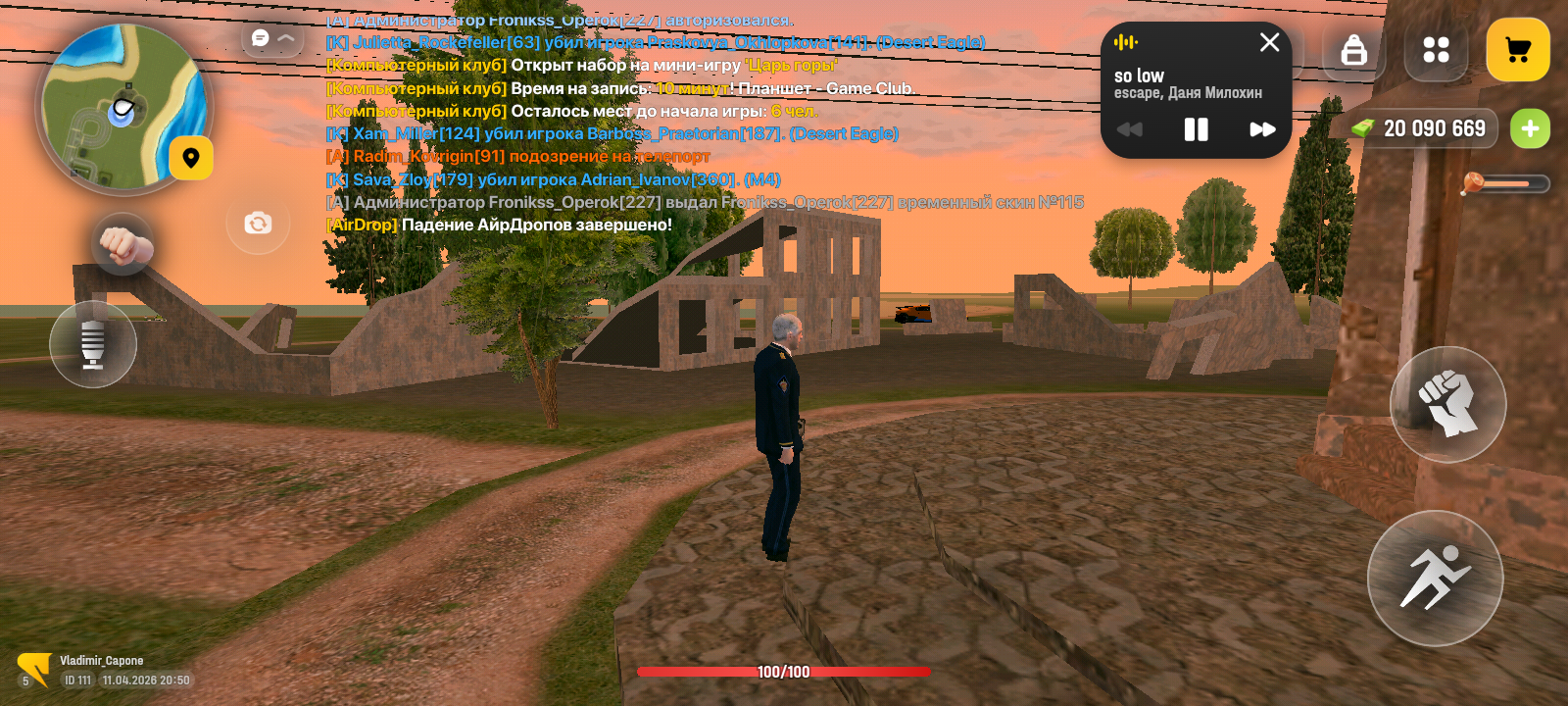Viewport: 1568px width, 706px height.
Task: Activate the microphone voice chat button
Action: 93,344
